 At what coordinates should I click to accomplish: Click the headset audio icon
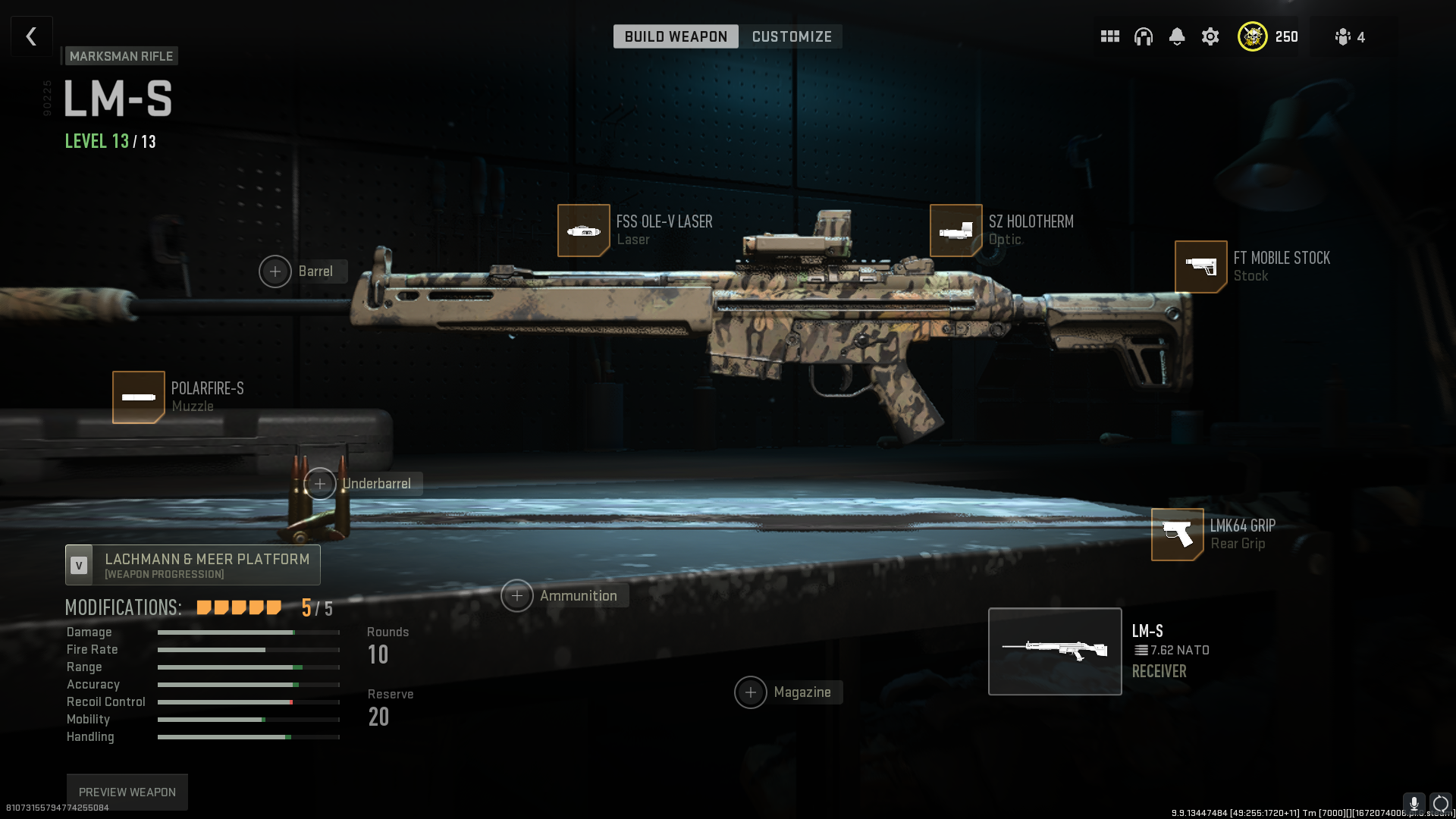click(1143, 36)
